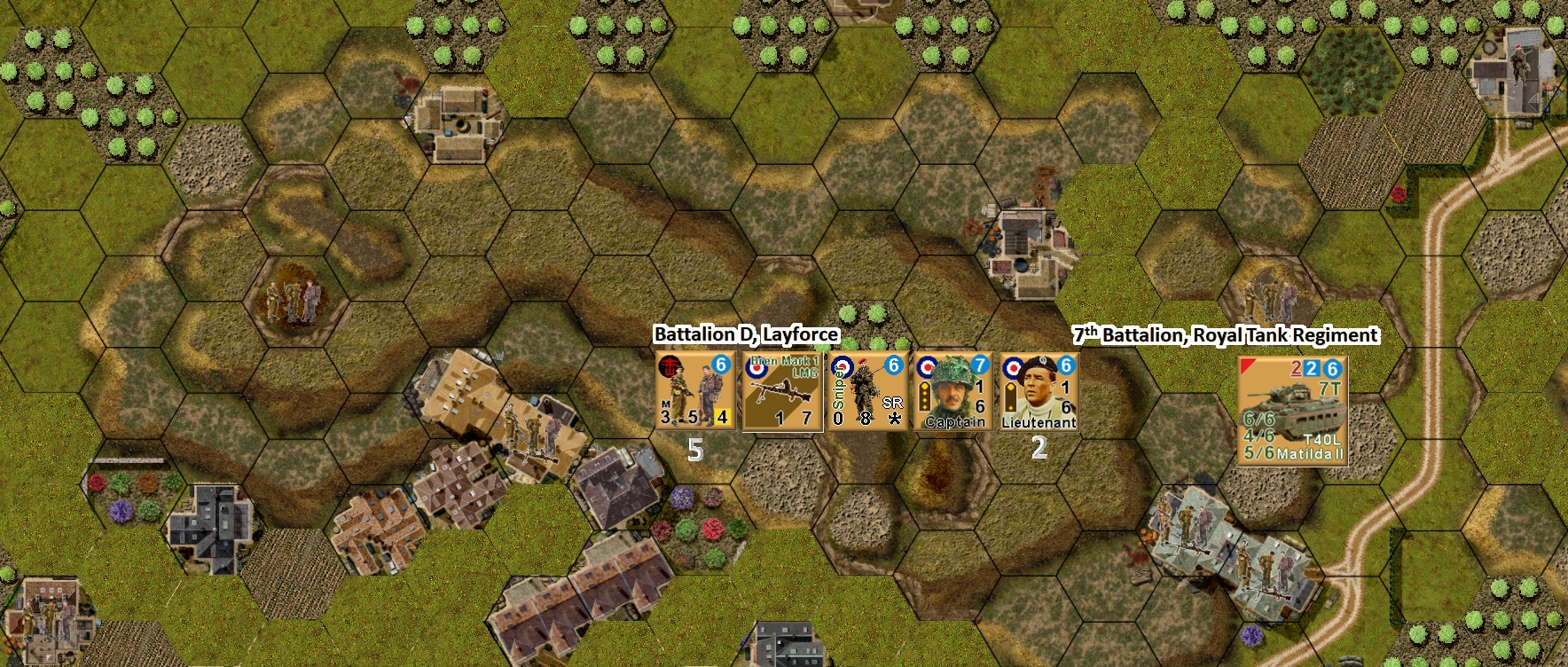The image size is (1568, 667).
Task: Click the Lieutenant leader counter
Action: [1039, 391]
